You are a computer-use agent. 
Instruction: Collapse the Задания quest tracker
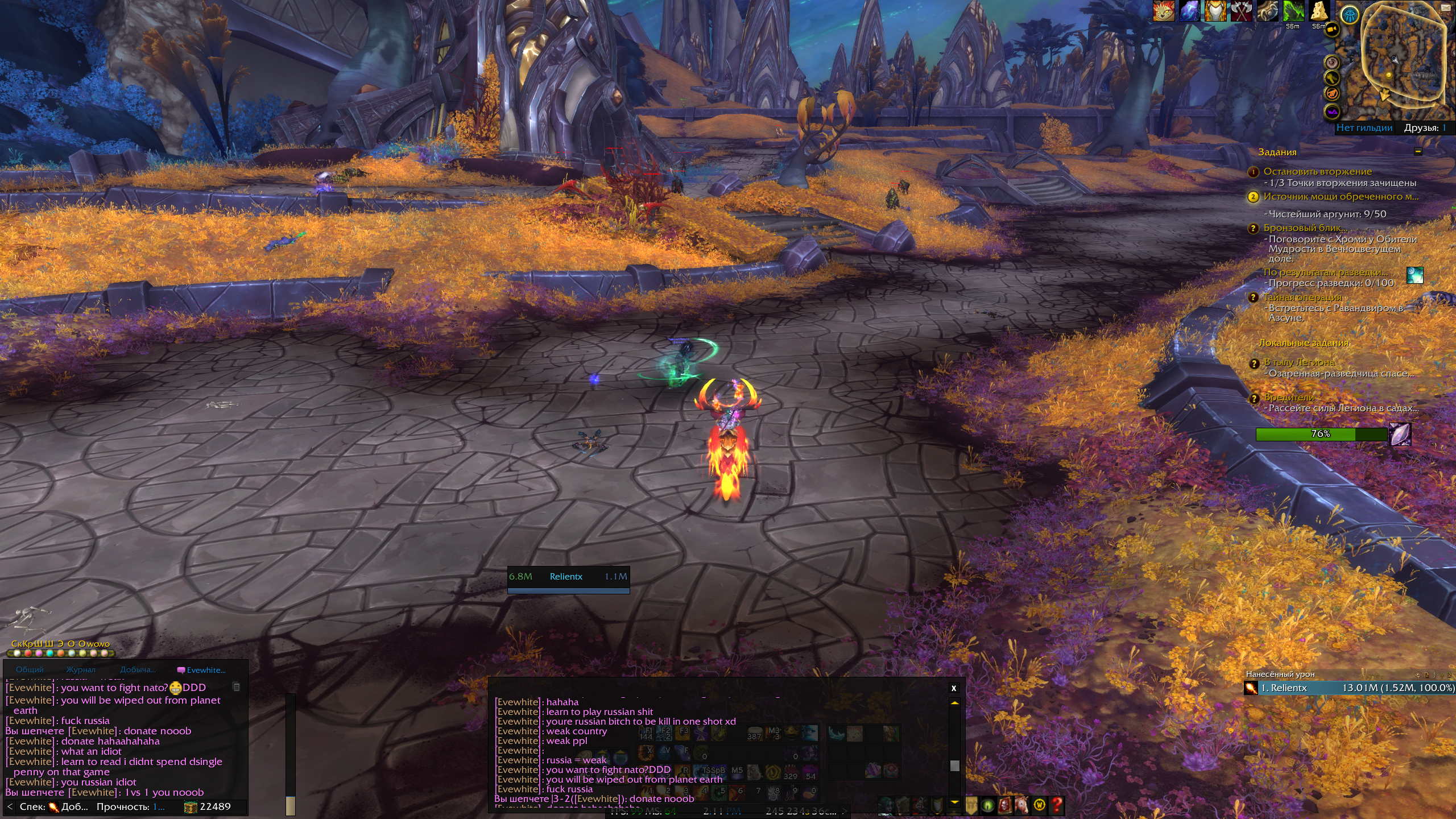[x=1418, y=152]
